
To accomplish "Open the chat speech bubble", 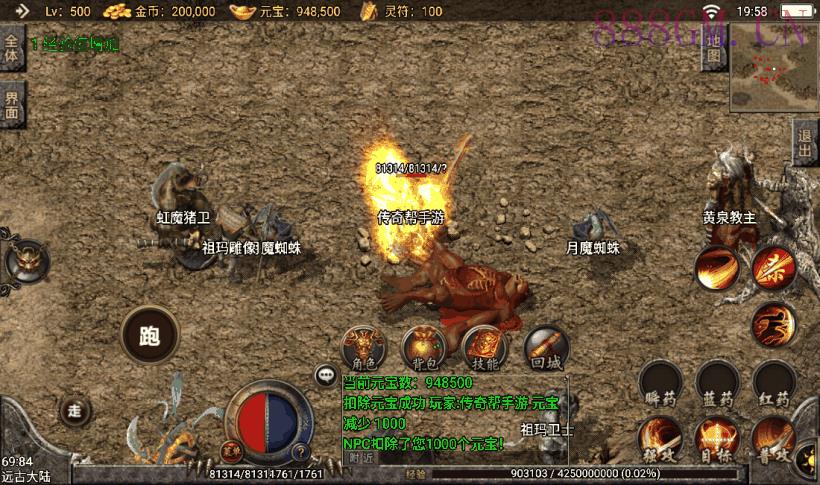I will click(324, 375).
